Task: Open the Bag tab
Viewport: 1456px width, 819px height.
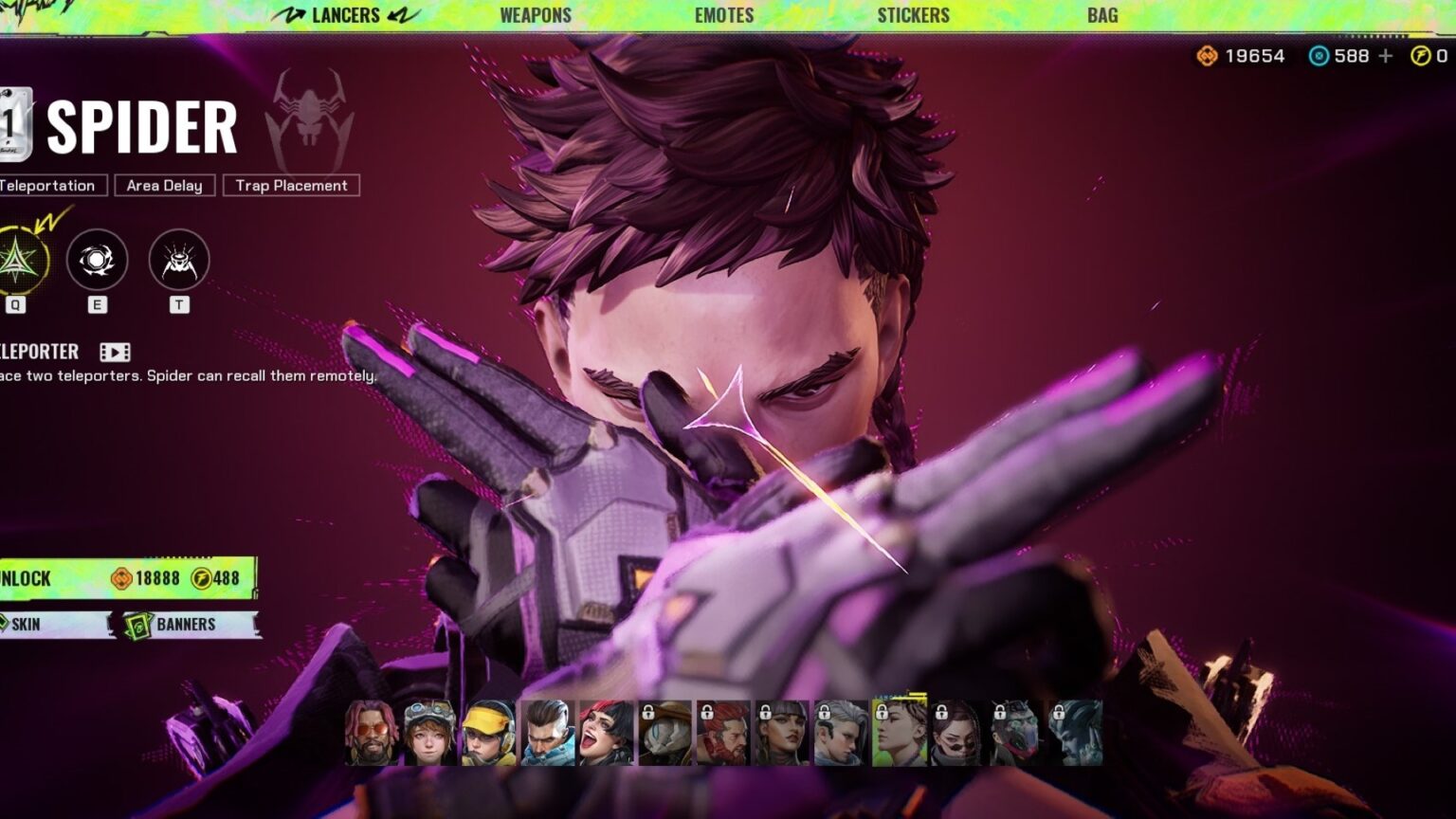Action: pos(1102,15)
